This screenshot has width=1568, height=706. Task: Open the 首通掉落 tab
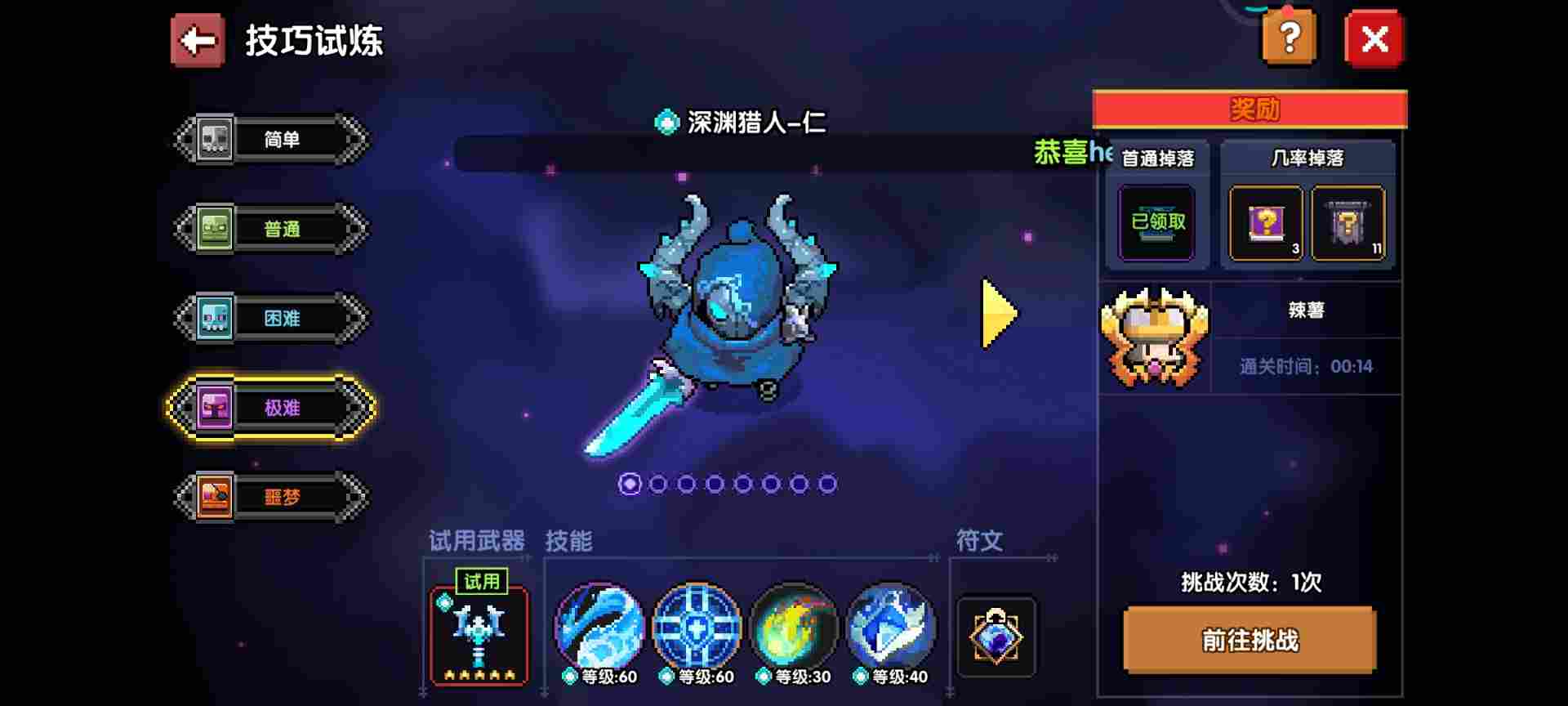pyautogui.click(x=1156, y=159)
